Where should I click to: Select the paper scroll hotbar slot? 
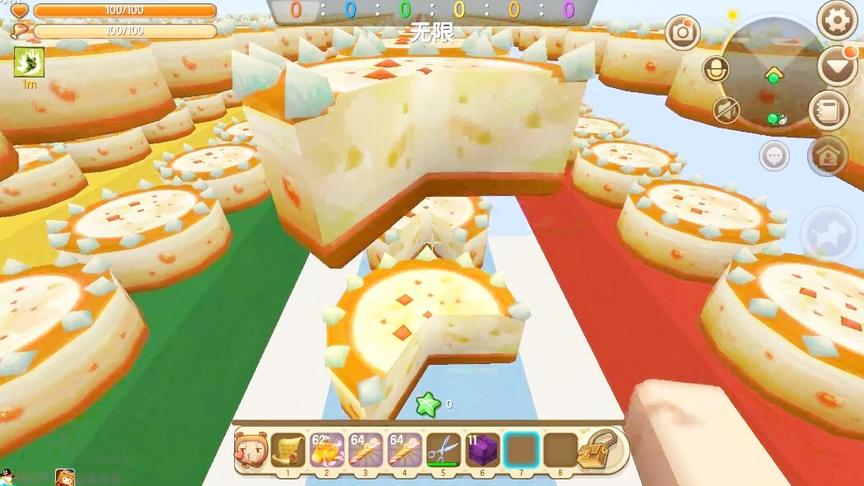pyautogui.click(x=288, y=449)
